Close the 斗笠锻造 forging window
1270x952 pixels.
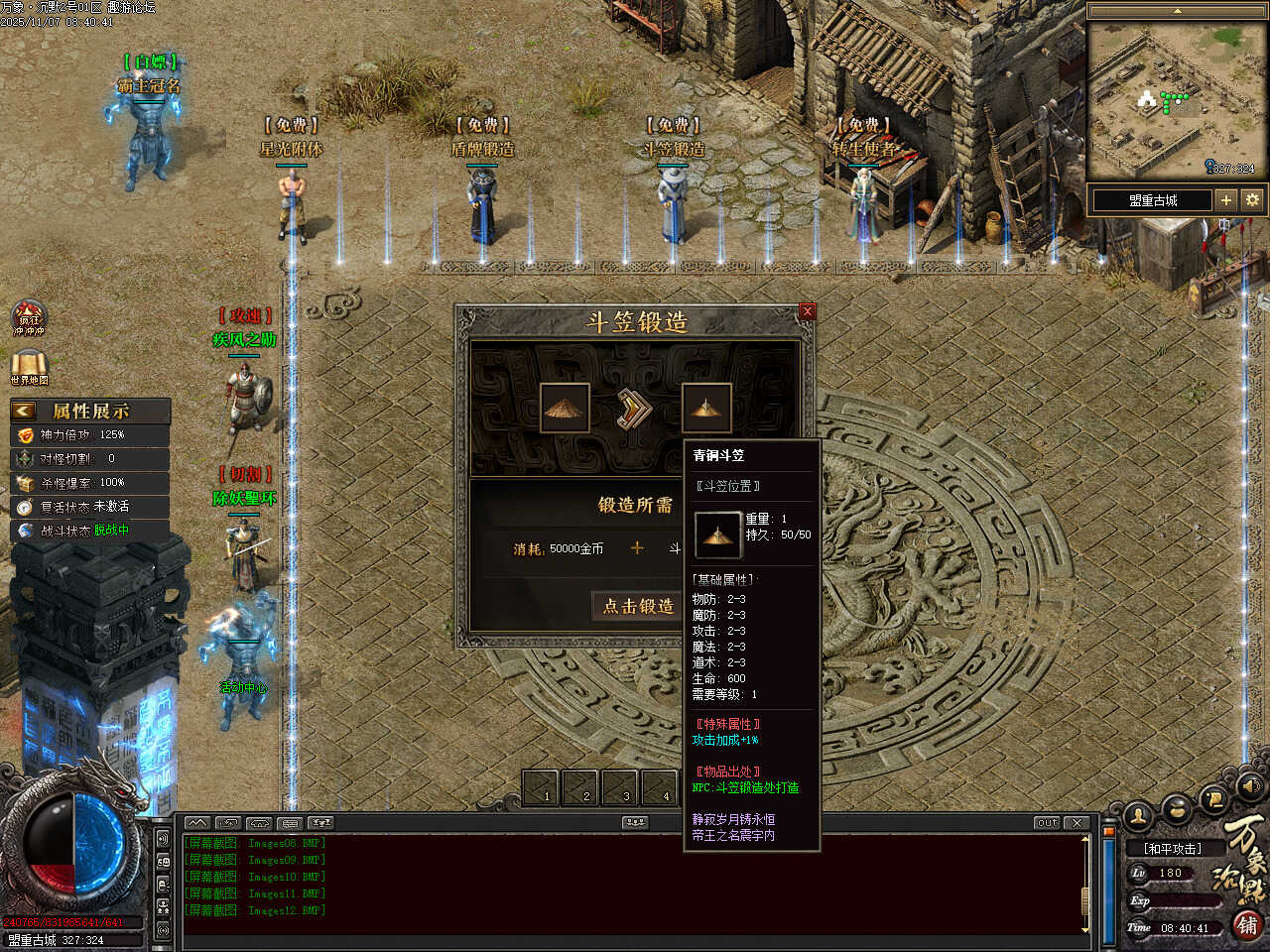coord(807,311)
